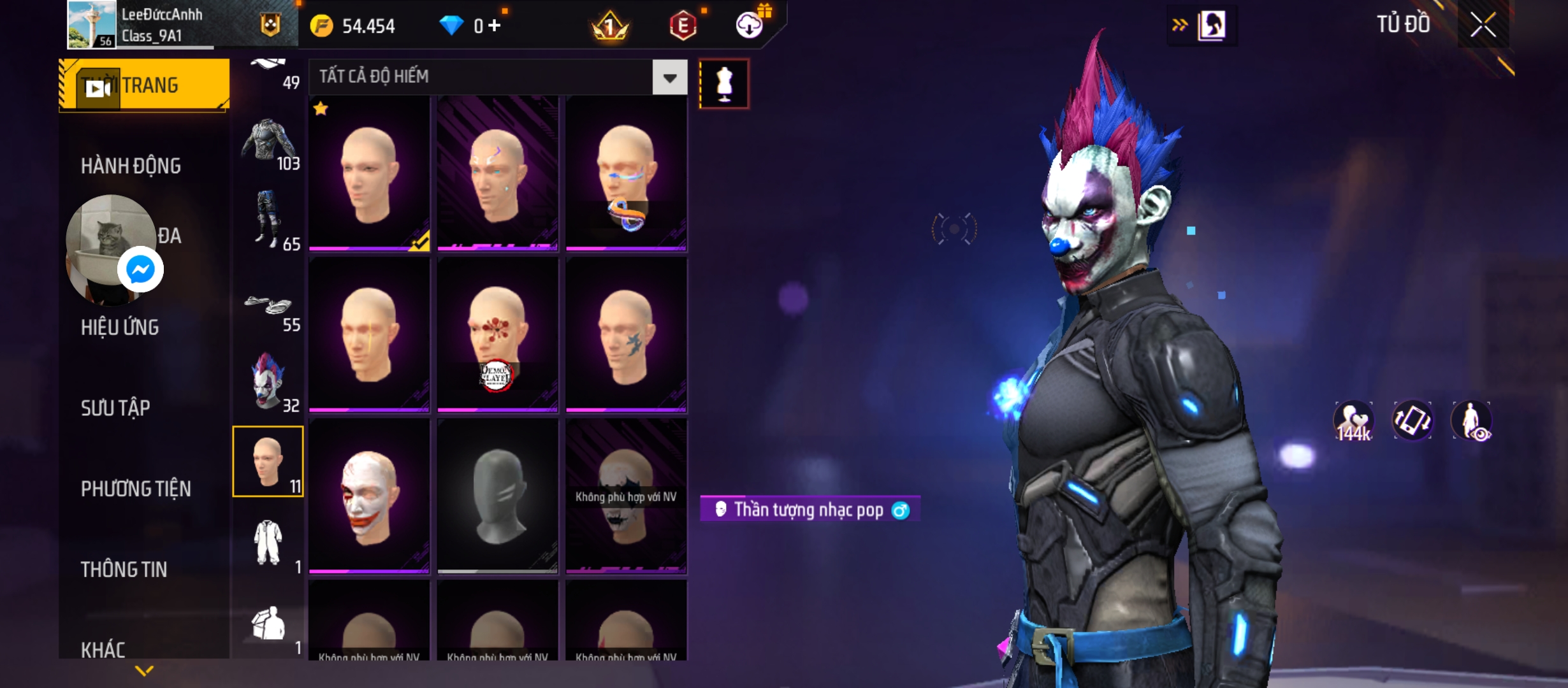Open the Hiệu Ứng category

pos(120,327)
